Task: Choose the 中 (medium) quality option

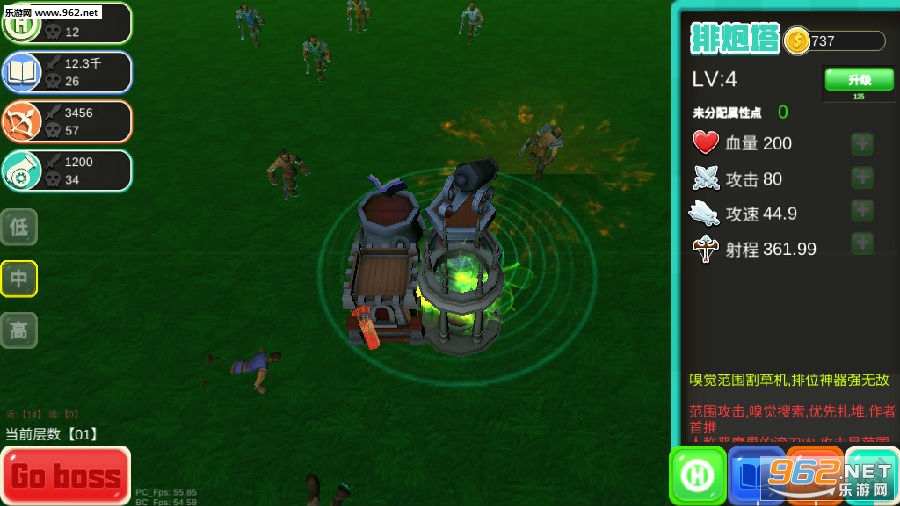Action: coord(19,279)
